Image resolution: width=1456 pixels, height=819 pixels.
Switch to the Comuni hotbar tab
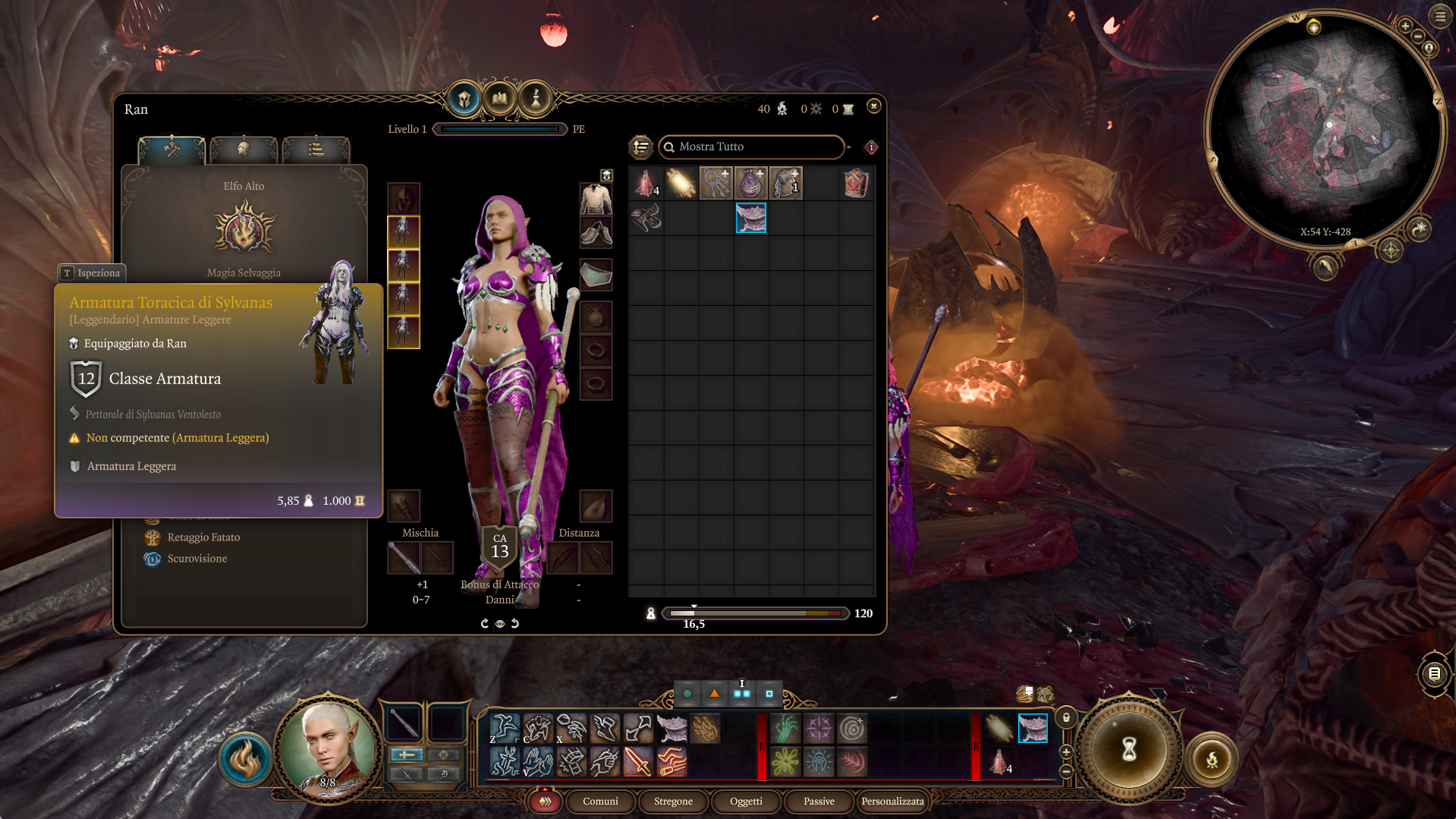pyautogui.click(x=600, y=801)
